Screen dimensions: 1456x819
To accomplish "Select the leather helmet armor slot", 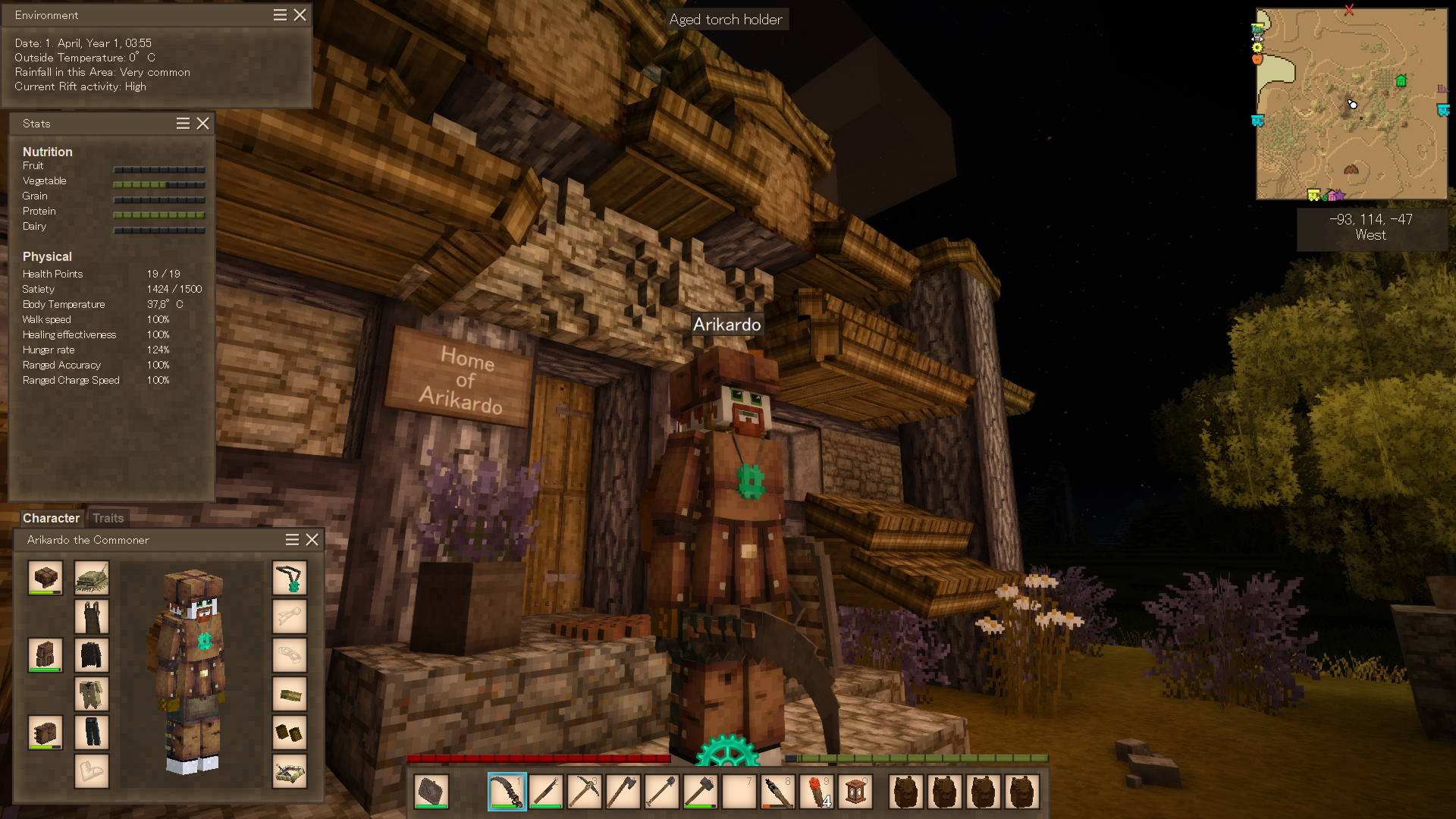I will pyautogui.click(x=45, y=579).
